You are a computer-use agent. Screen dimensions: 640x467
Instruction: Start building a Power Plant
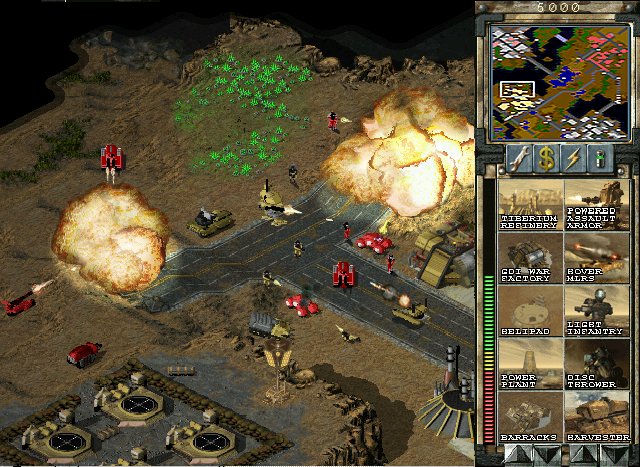[530, 364]
